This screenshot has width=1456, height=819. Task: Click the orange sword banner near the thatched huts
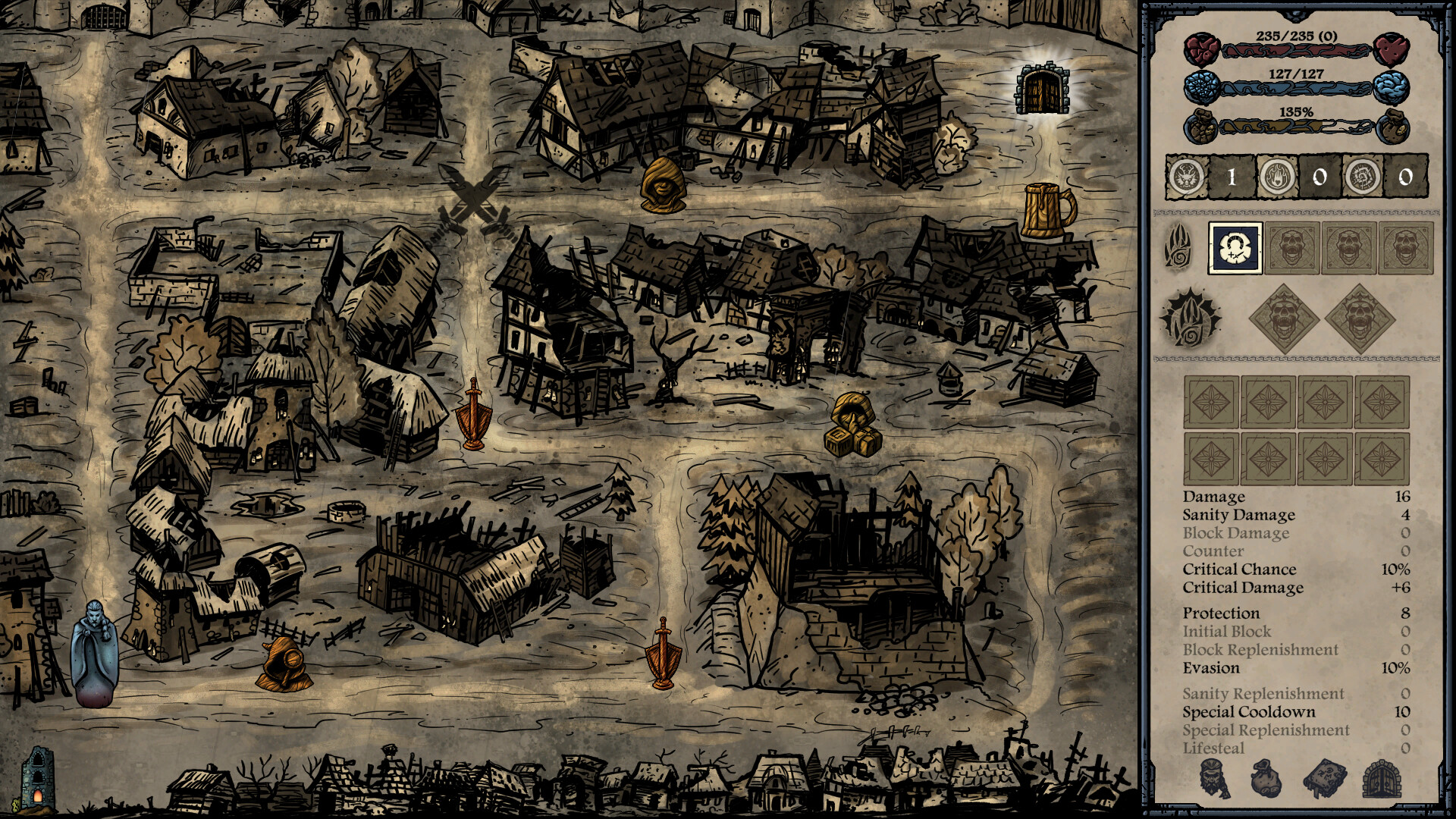coord(475,411)
